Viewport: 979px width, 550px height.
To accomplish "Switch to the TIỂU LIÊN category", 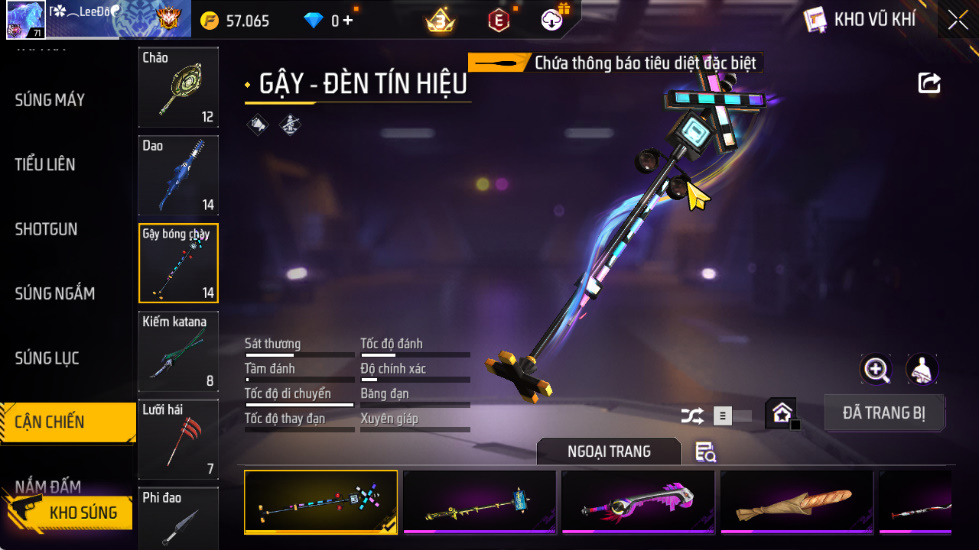I will click(x=45, y=164).
